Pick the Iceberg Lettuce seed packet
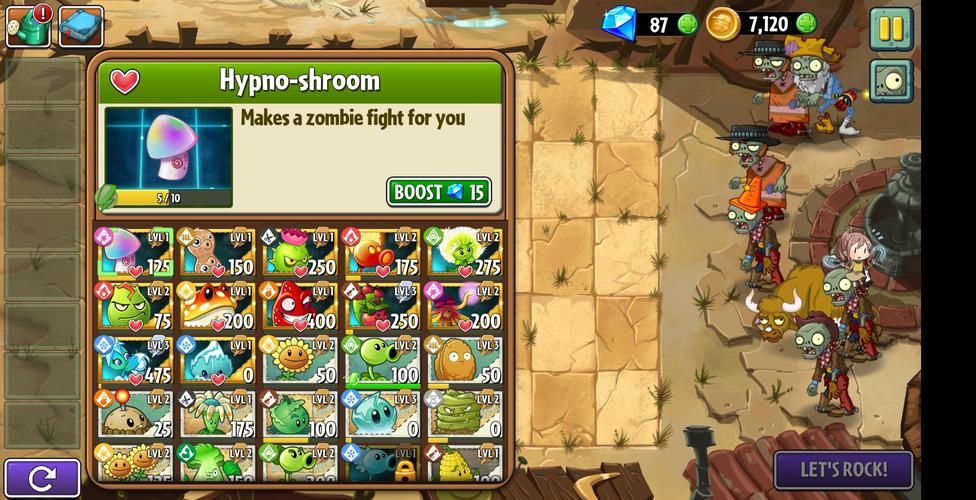Image resolution: width=976 pixels, height=500 pixels. click(216, 360)
